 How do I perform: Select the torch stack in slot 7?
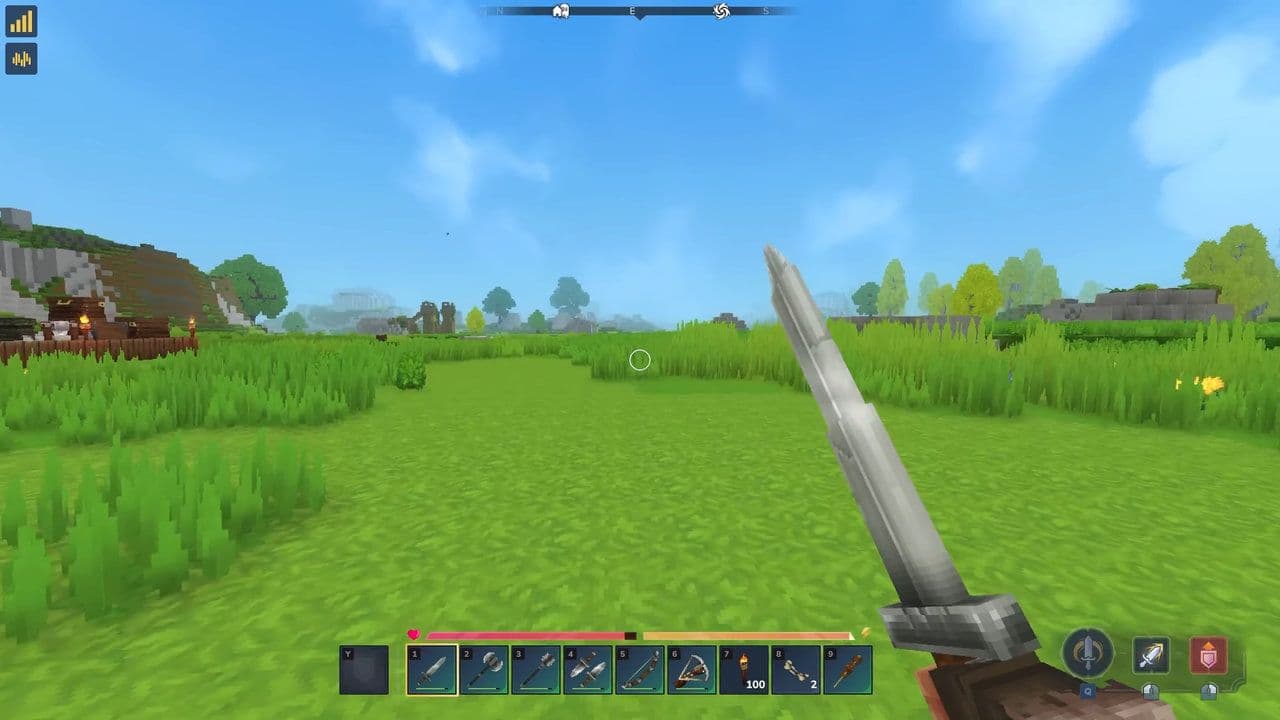746,668
